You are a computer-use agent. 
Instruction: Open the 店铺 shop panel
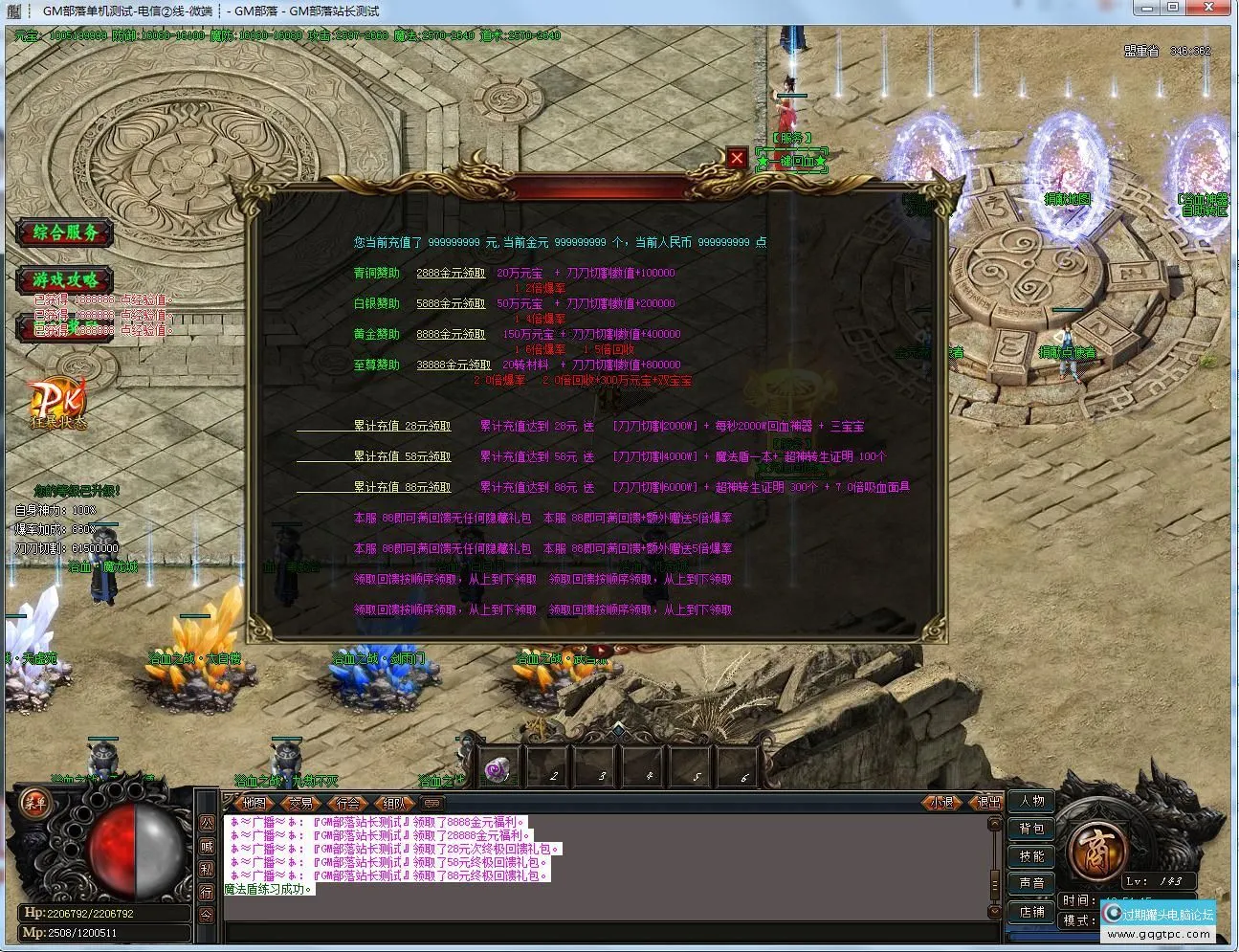[x=1031, y=912]
